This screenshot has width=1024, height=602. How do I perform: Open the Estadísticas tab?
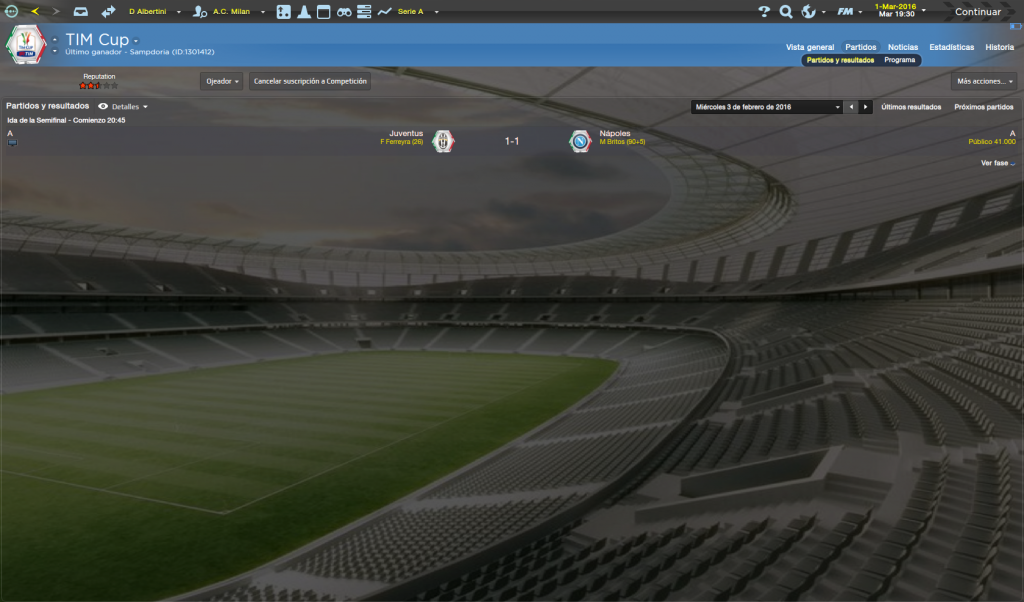pos(951,47)
